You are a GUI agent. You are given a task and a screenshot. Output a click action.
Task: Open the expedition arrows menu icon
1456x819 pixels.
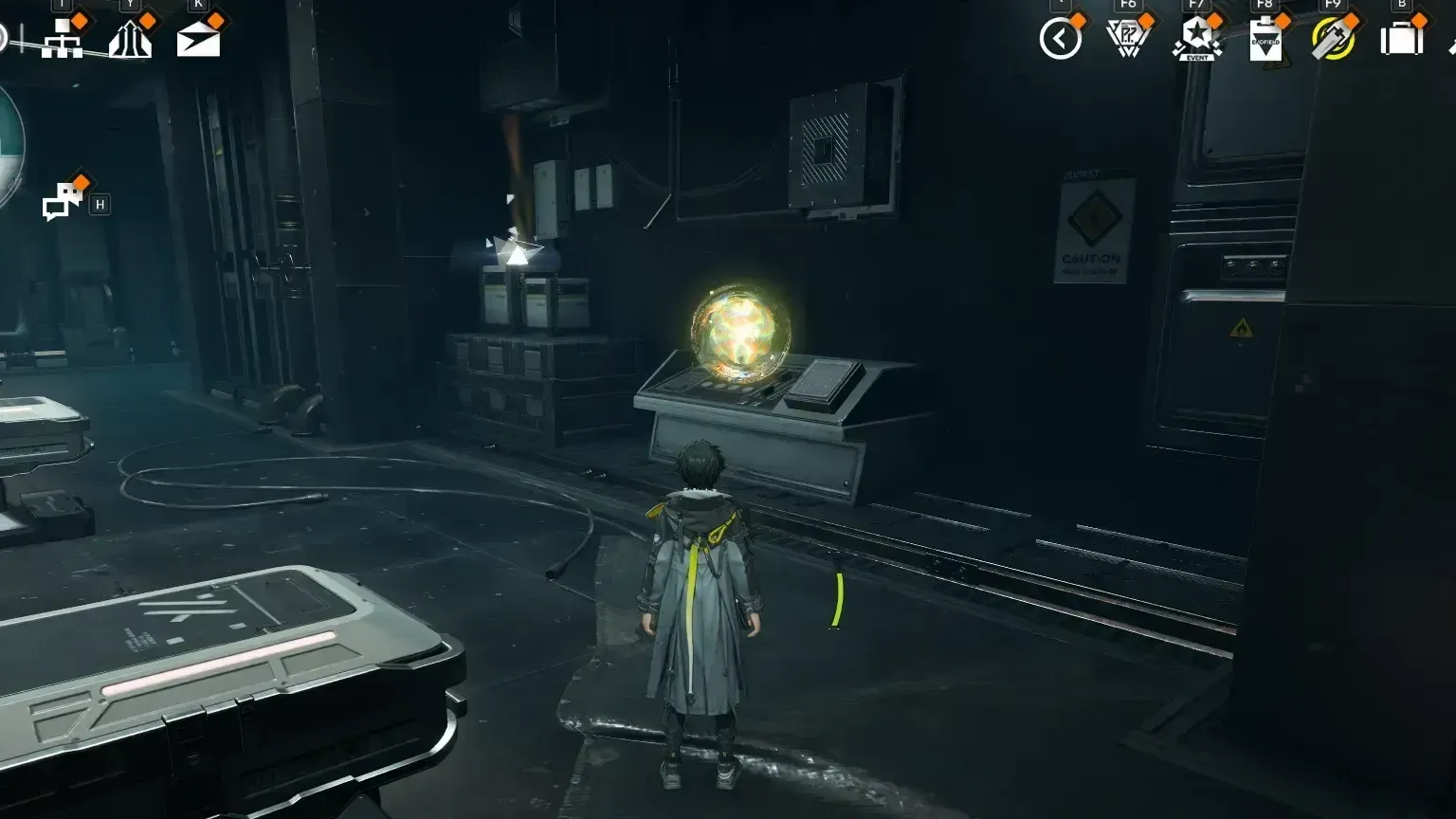coord(130,40)
